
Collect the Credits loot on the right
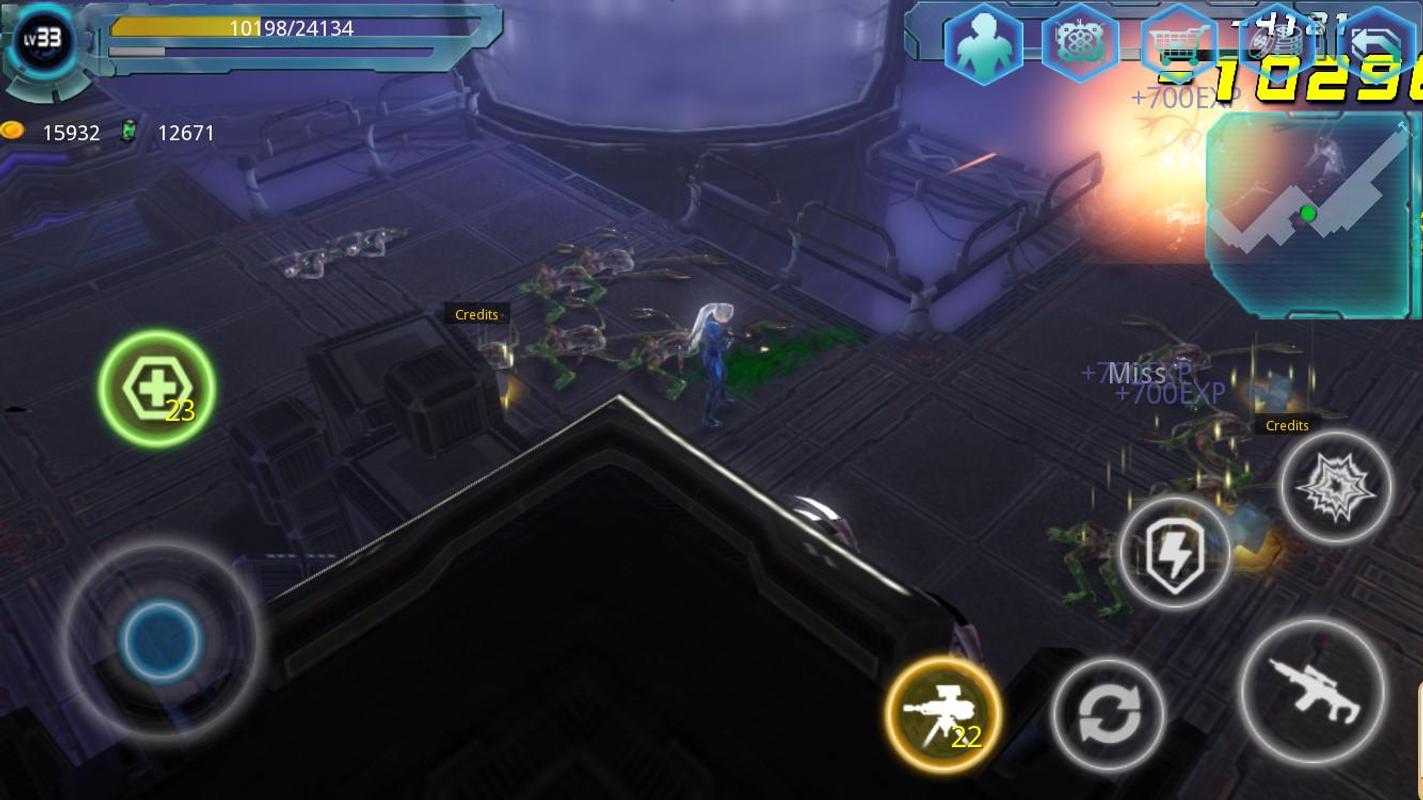(x=1286, y=425)
